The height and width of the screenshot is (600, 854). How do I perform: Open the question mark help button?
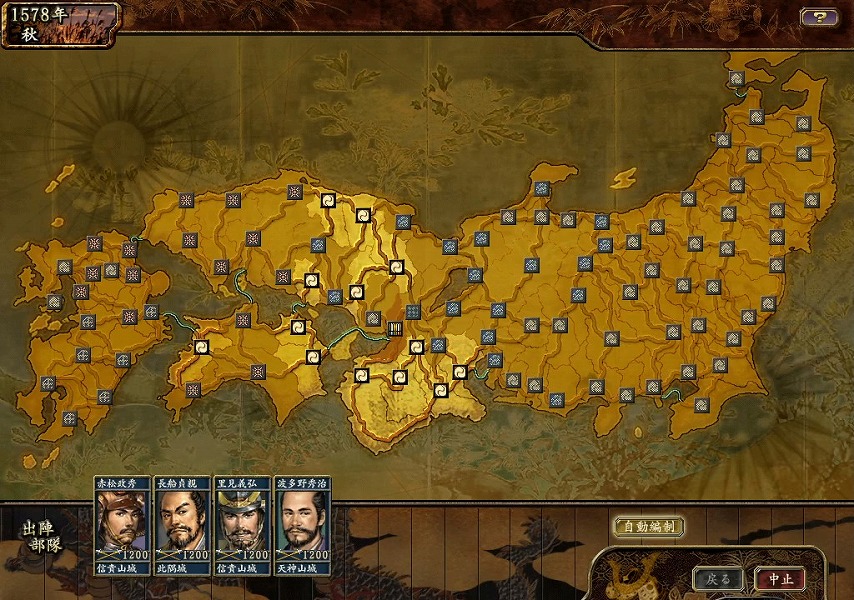(x=819, y=17)
